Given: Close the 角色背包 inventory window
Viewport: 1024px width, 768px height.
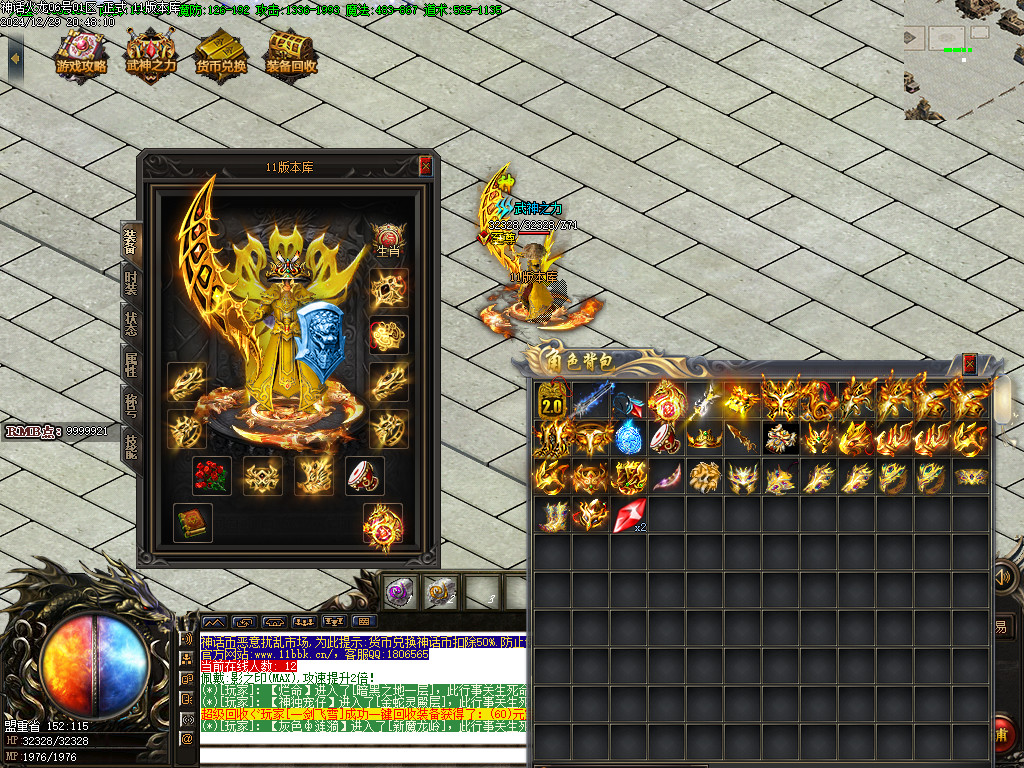Looking at the screenshot, I should pyautogui.click(x=969, y=364).
